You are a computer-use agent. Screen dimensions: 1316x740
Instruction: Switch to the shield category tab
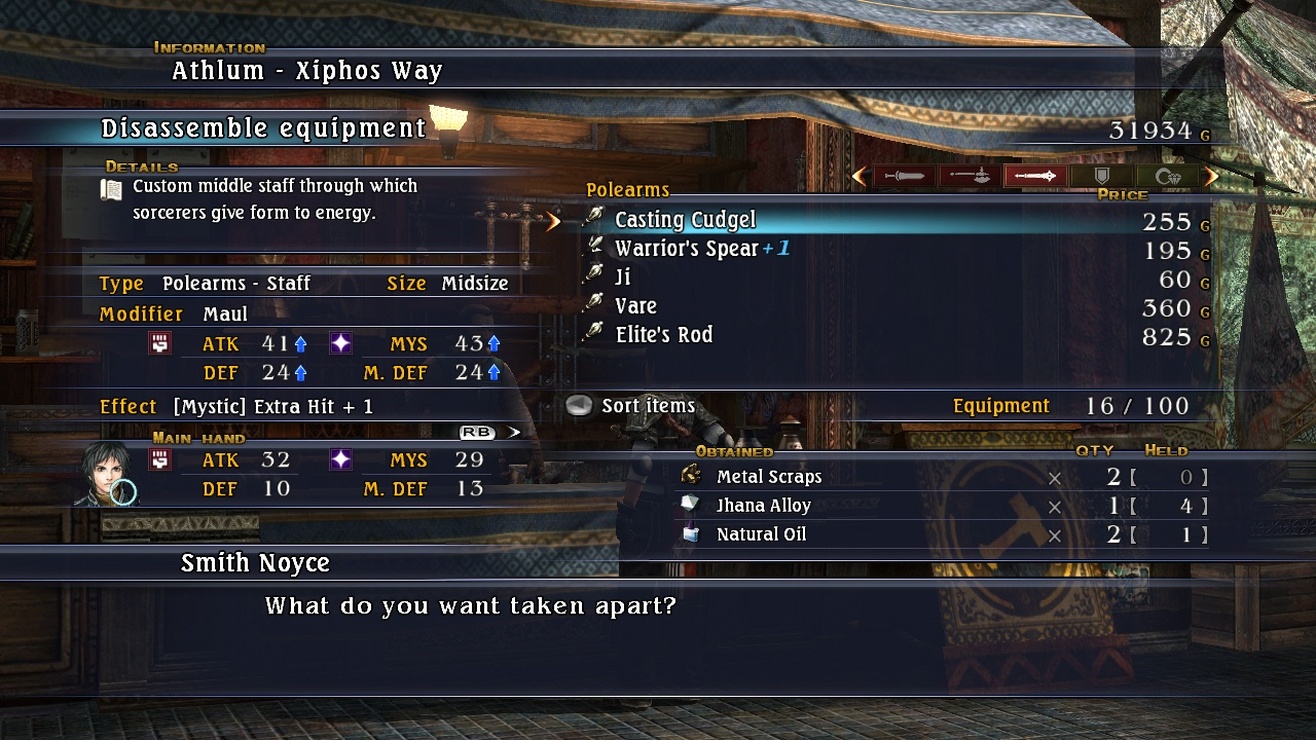coord(1101,177)
